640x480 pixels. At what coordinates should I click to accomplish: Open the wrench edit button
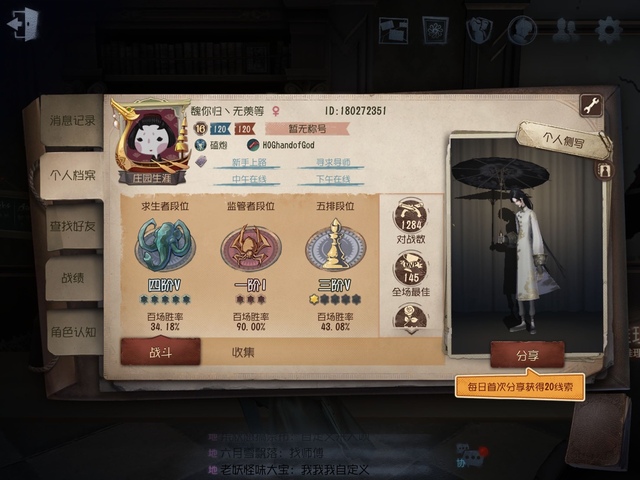click(x=590, y=105)
